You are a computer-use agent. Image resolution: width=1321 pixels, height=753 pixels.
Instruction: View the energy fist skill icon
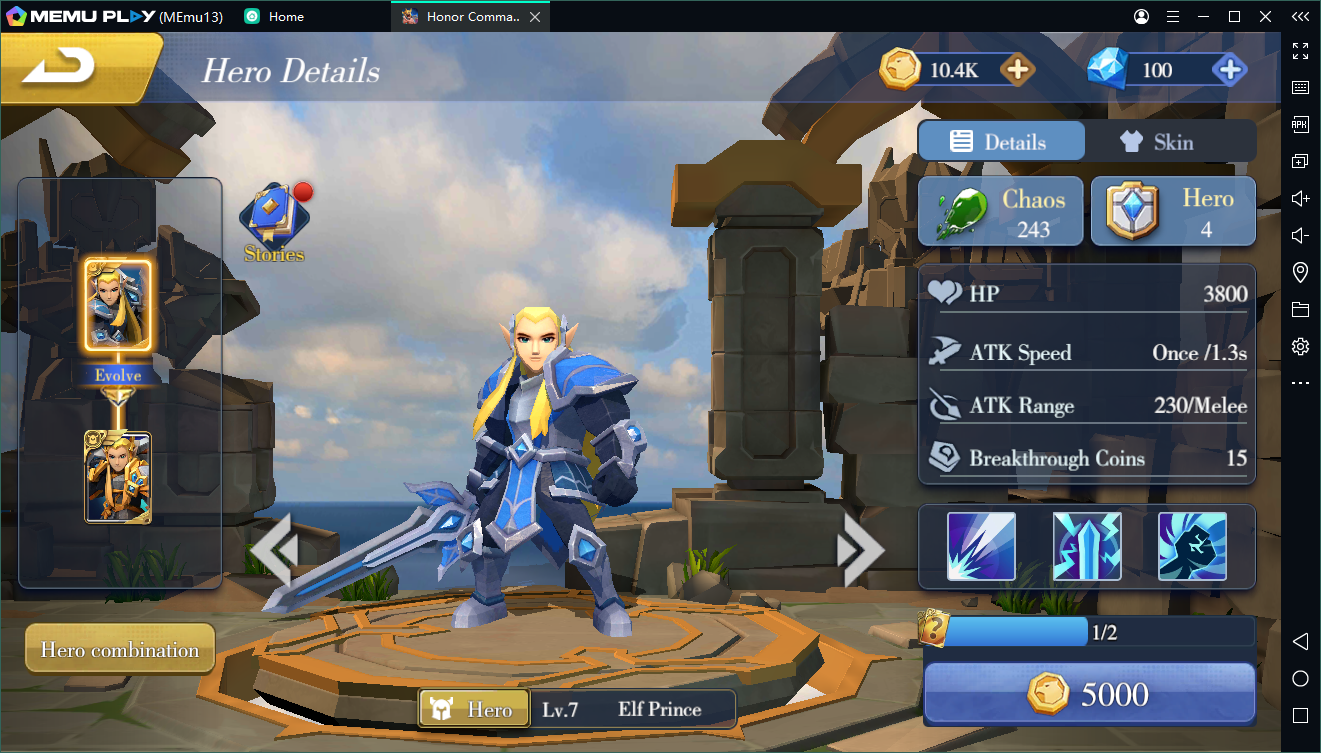pyautogui.click(x=1192, y=546)
